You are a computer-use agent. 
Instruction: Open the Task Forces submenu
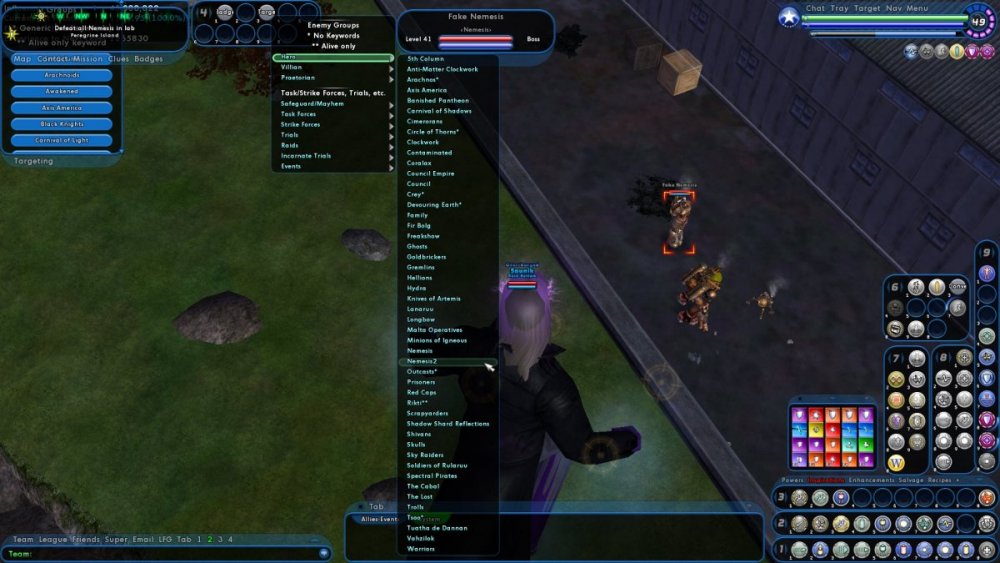click(x=299, y=114)
